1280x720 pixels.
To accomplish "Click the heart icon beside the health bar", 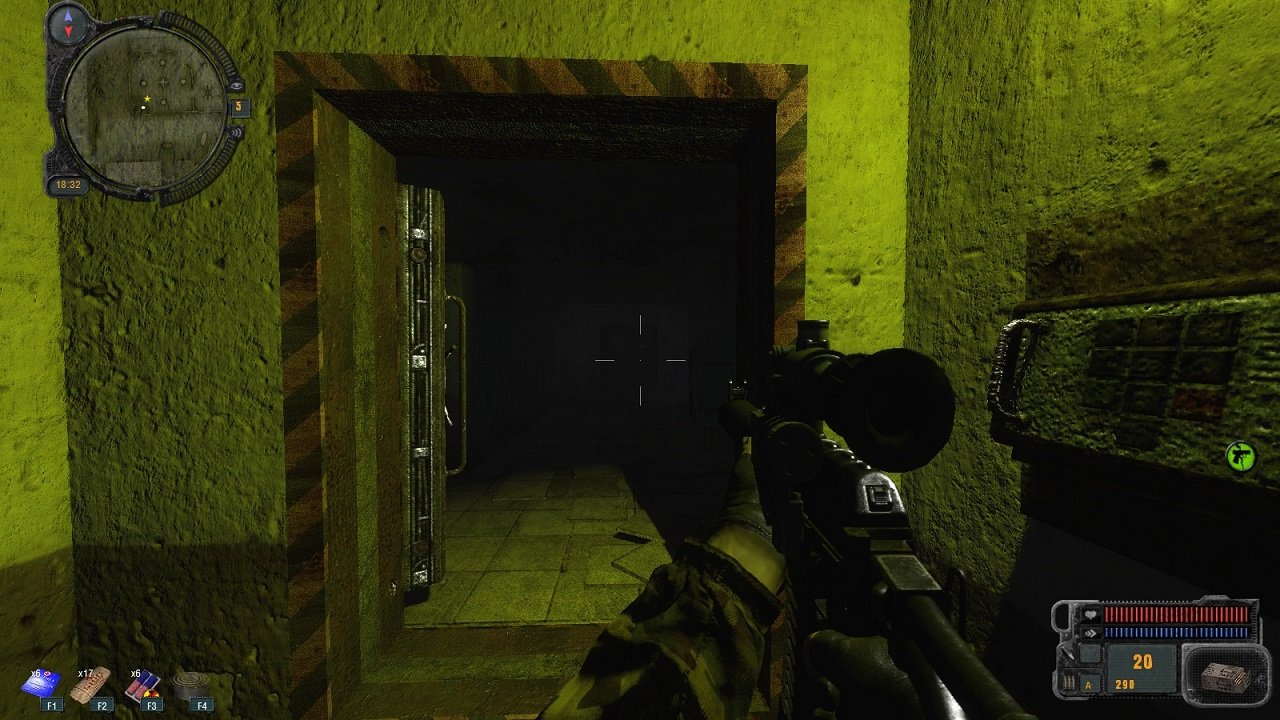I will tap(1090, 614).
